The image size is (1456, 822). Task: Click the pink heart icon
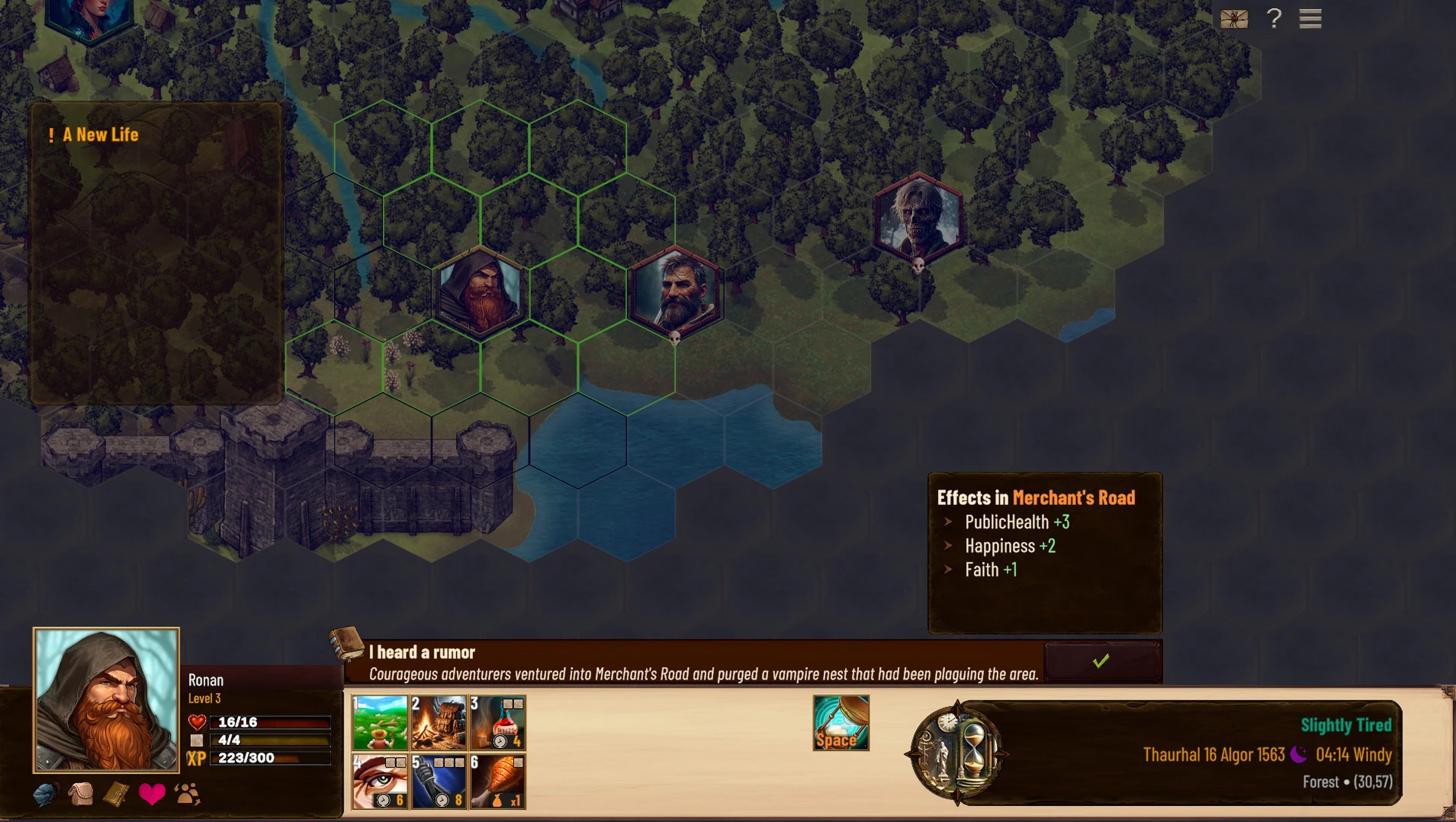tap(152, 794)
